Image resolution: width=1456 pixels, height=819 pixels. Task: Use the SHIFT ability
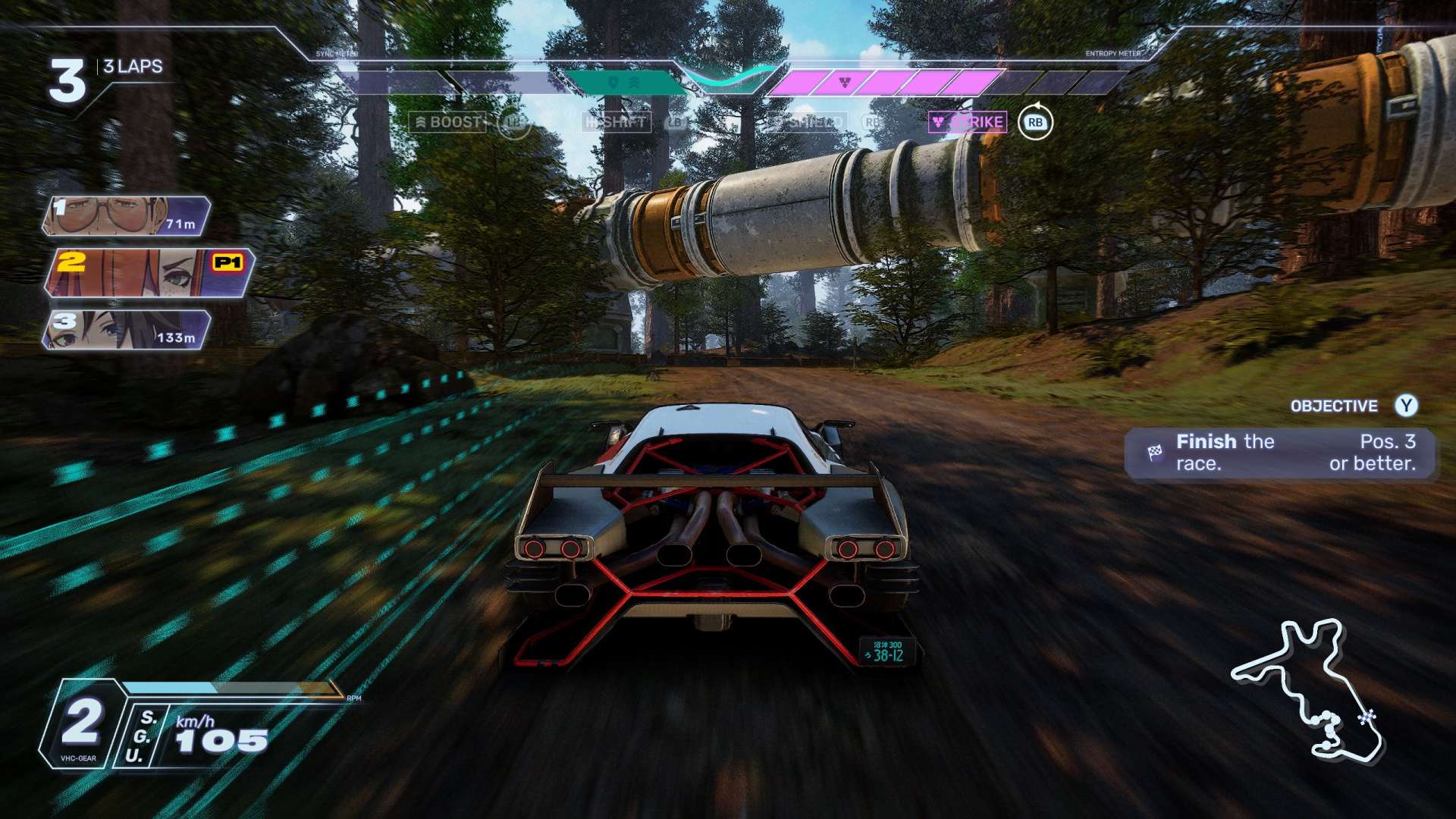(617, 122)
